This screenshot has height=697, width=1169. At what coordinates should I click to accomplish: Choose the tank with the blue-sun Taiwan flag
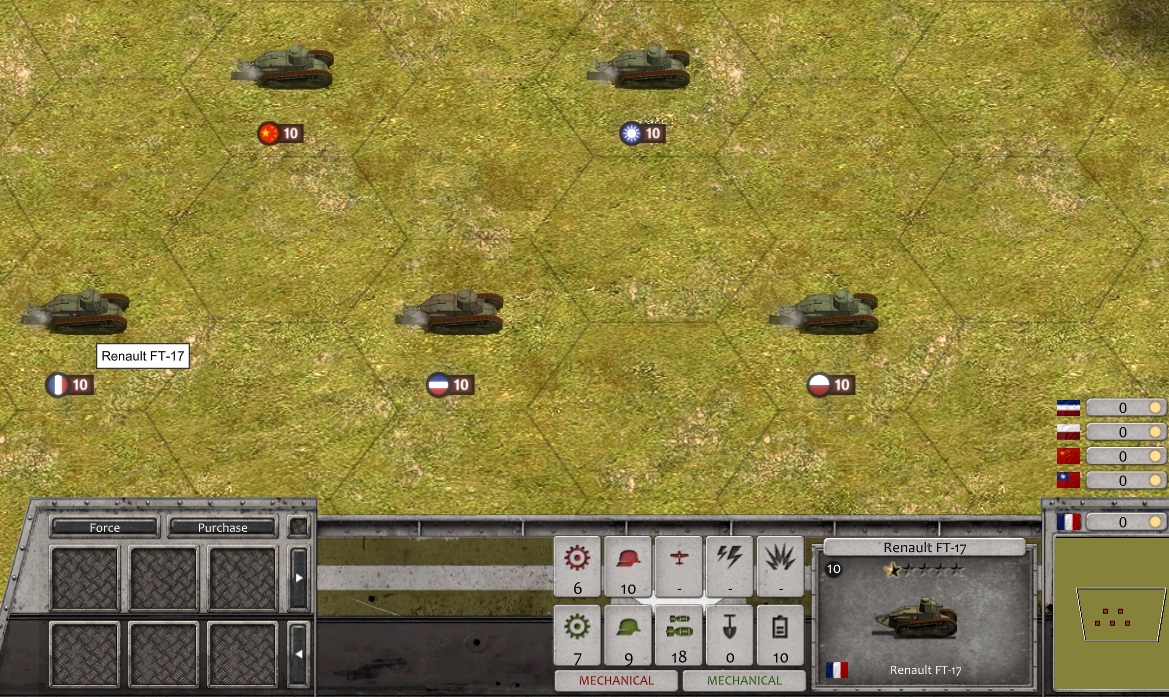point(640,68)
